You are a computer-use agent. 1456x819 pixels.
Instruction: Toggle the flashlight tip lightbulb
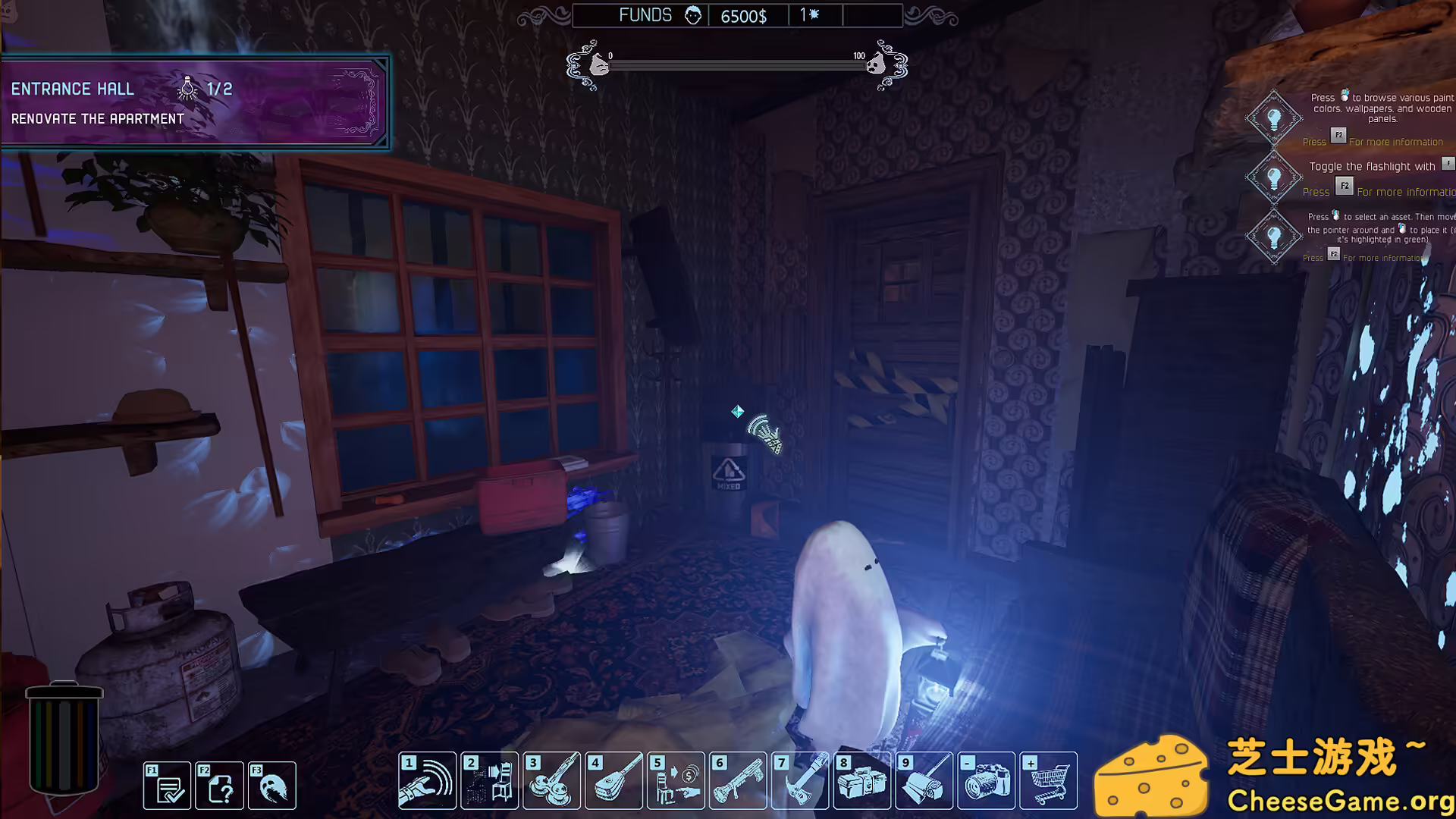coord(1274,176)
